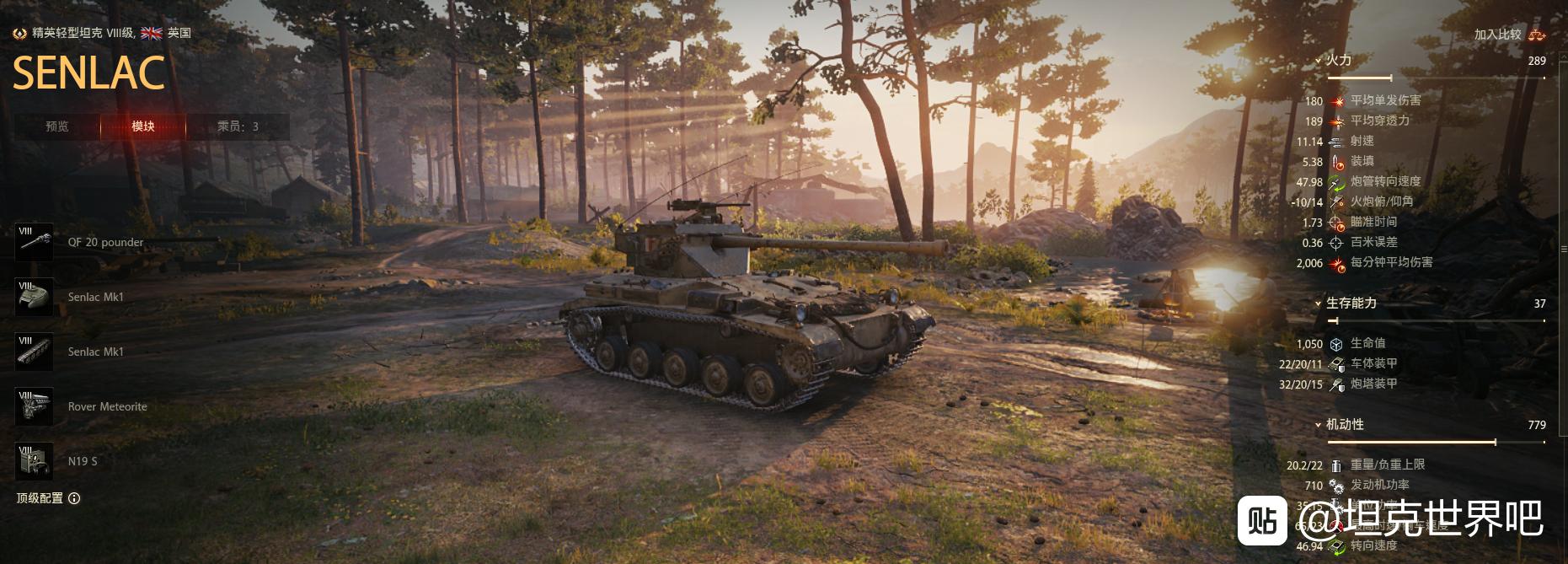Open the 乘员: 3 crew tab

click(x=238, y=126)
